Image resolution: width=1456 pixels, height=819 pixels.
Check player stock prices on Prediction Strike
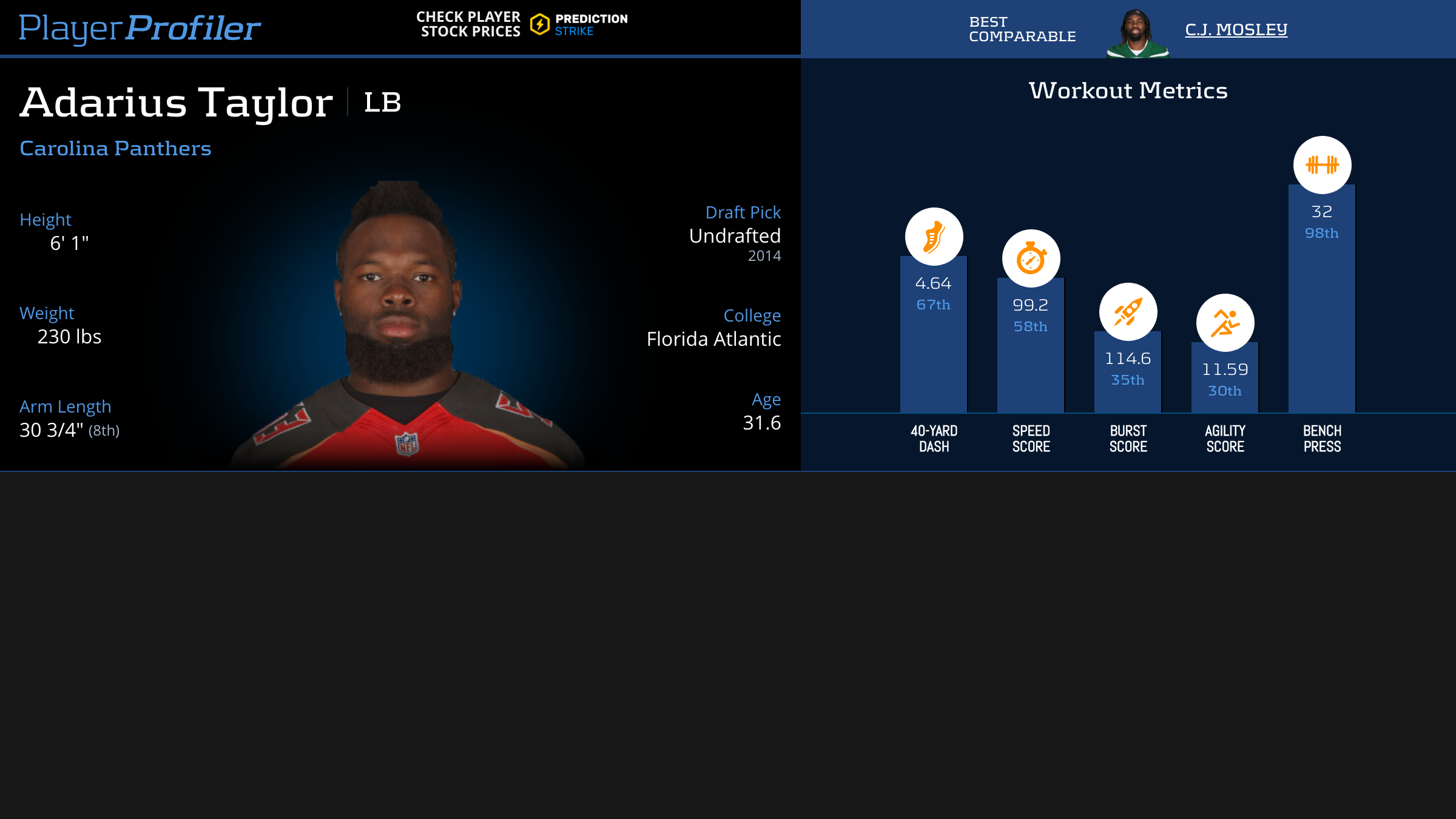point(522,25)
